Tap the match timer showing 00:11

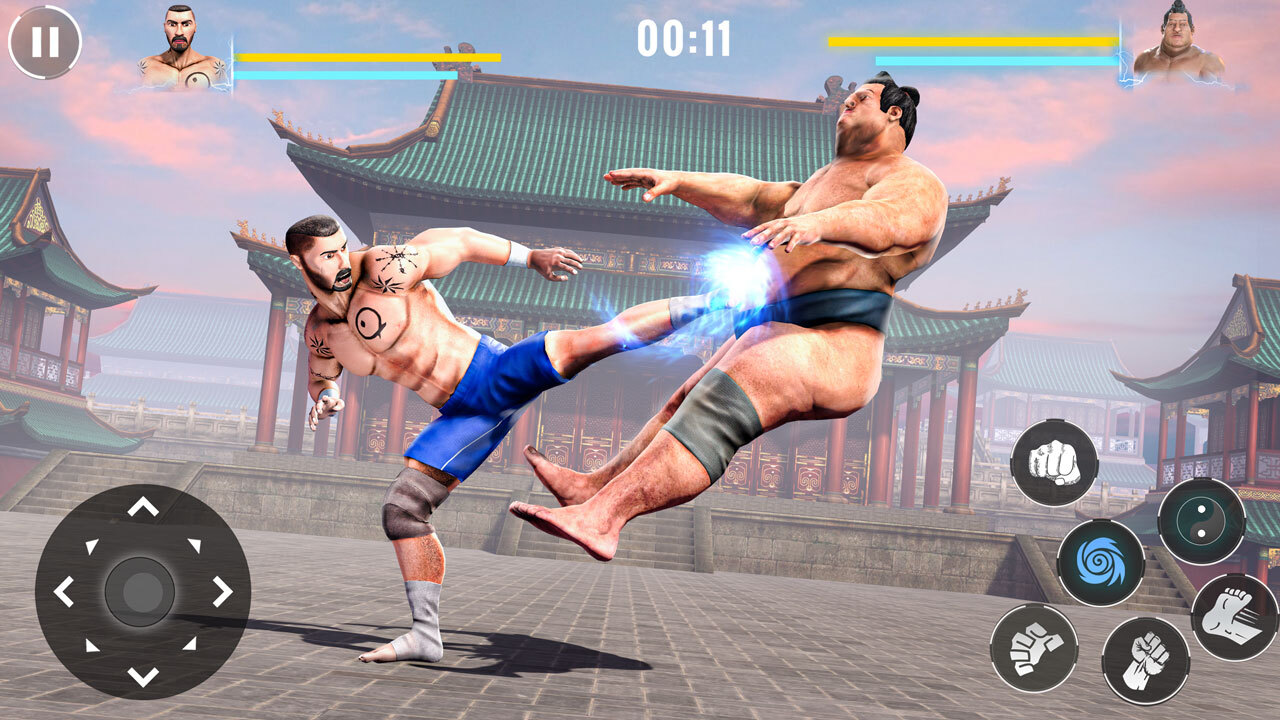(x=686, y=40)
